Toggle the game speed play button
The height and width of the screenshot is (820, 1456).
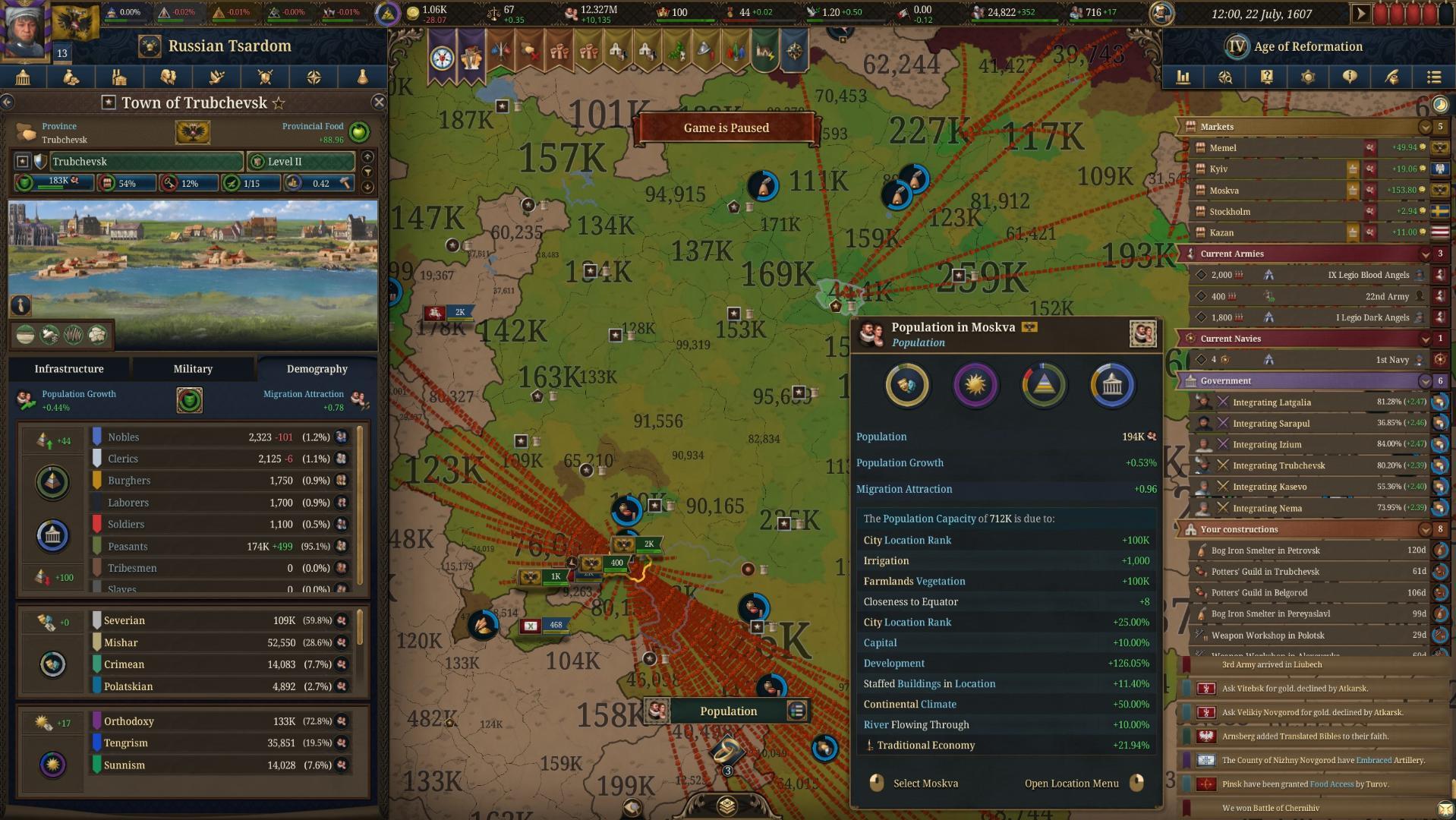[1360, 14]
